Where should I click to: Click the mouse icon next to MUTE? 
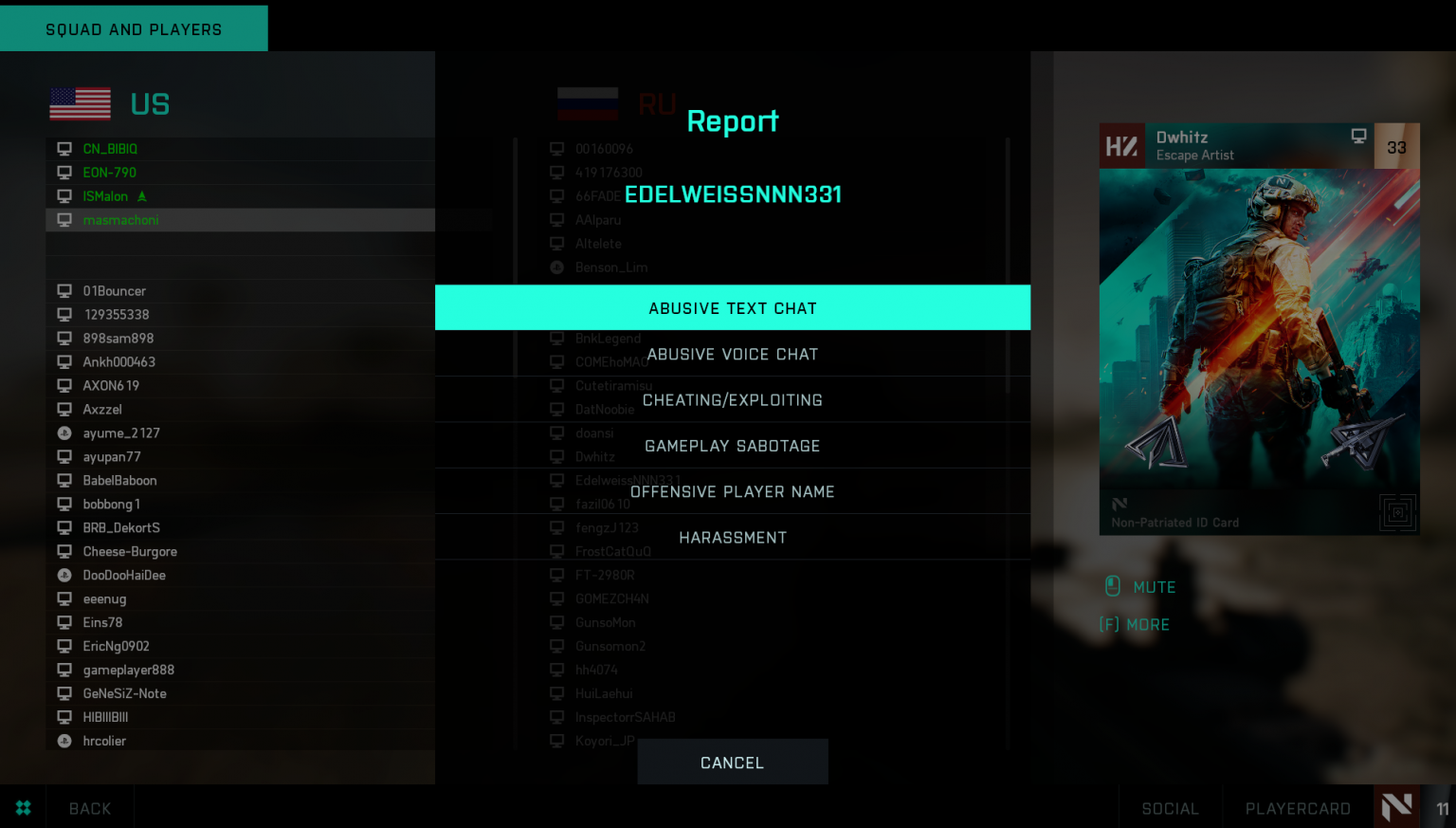(x=1112, y=586)
